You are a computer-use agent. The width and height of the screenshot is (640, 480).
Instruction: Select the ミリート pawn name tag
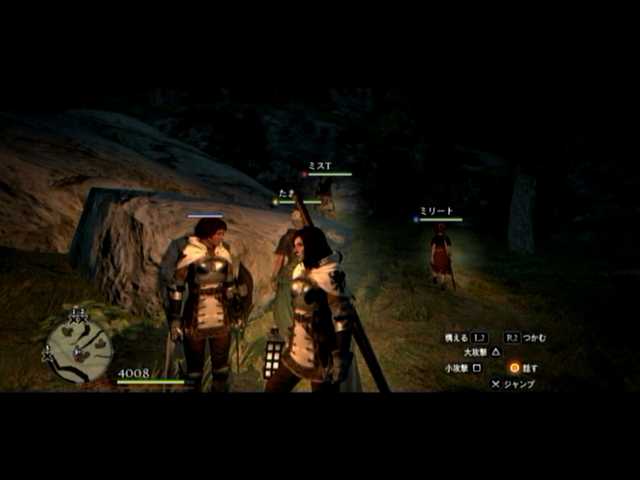click(x=437, y=212)
